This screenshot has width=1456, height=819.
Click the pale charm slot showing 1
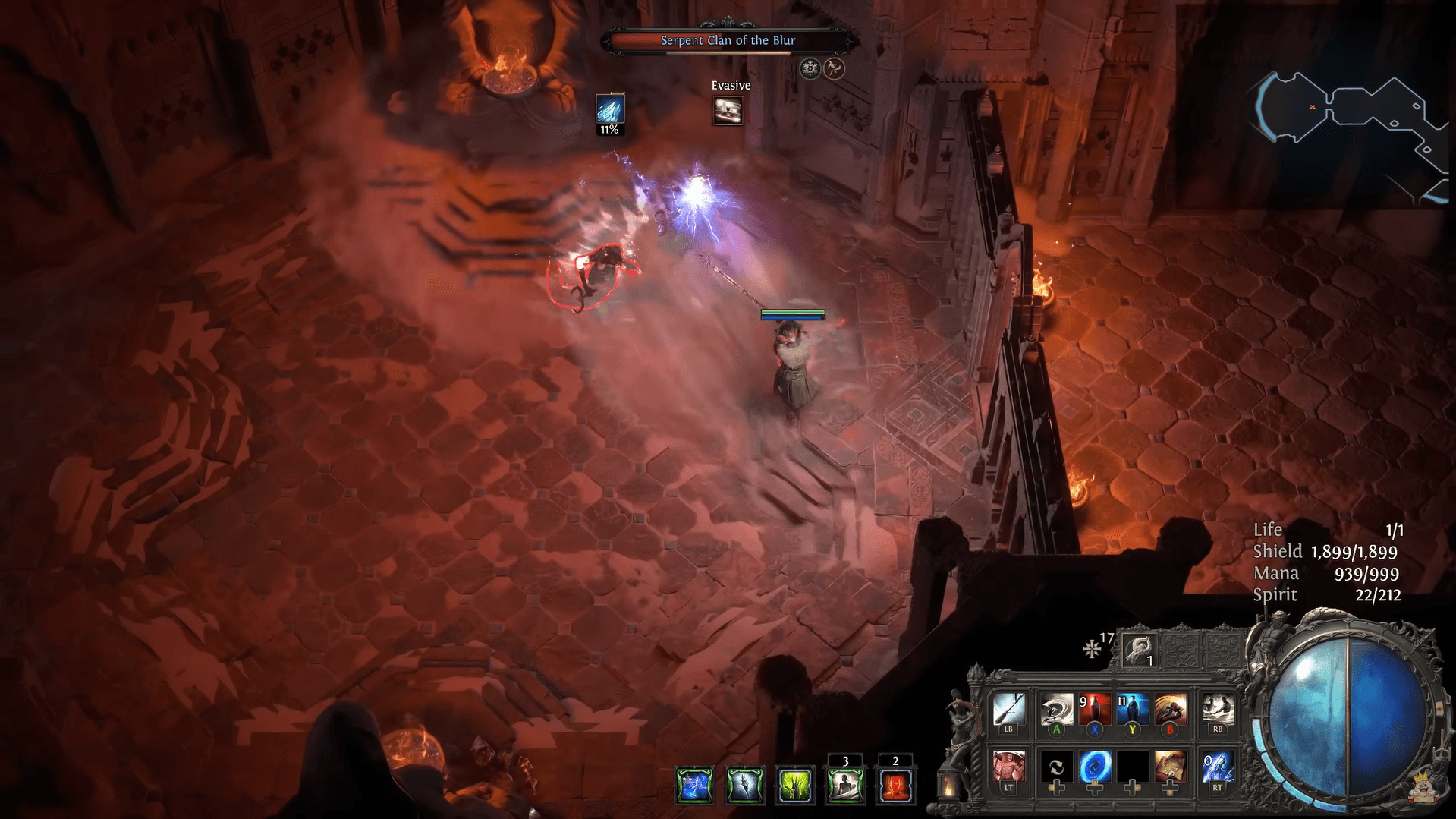pos(1140,650)
